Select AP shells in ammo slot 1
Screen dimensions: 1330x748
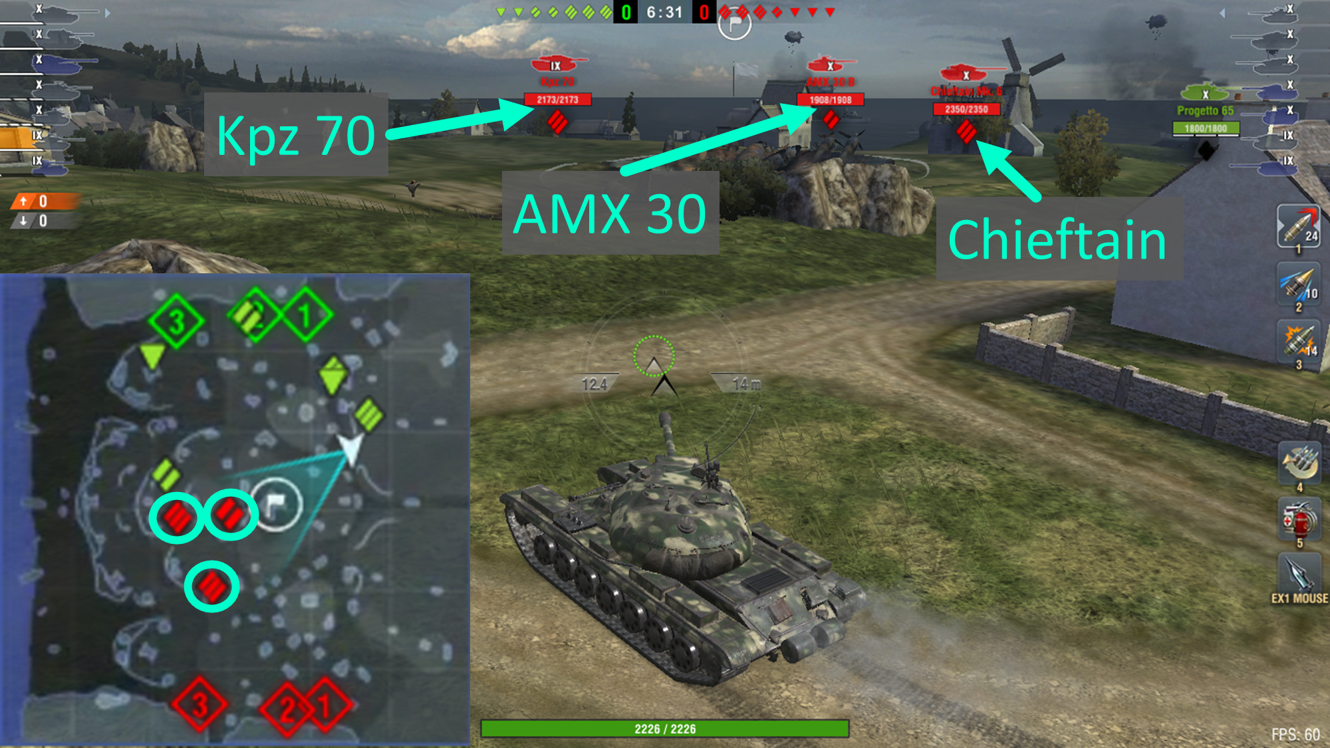click(x=1297, y=225)
